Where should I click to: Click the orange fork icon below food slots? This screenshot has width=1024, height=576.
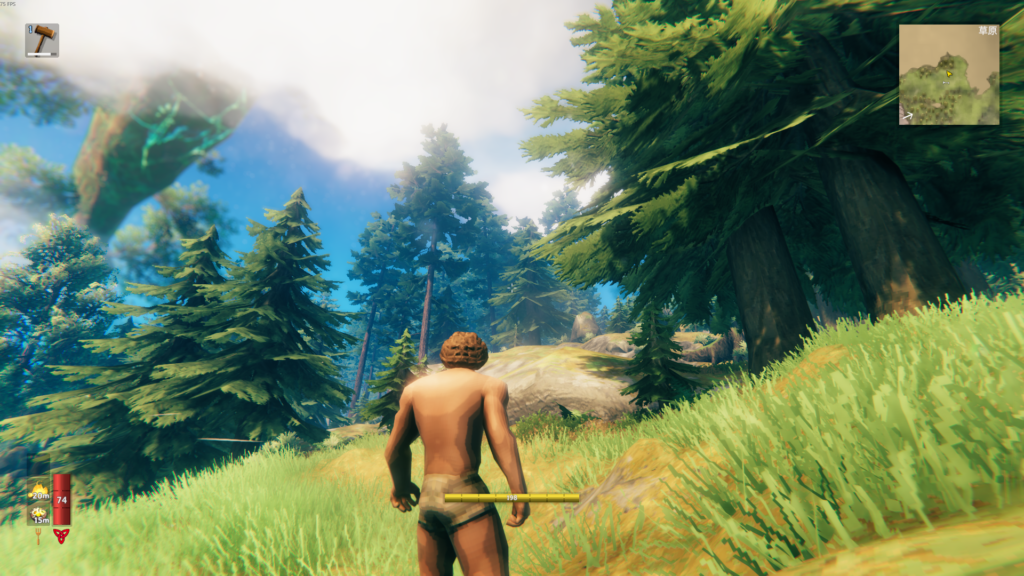pos(39,535)
